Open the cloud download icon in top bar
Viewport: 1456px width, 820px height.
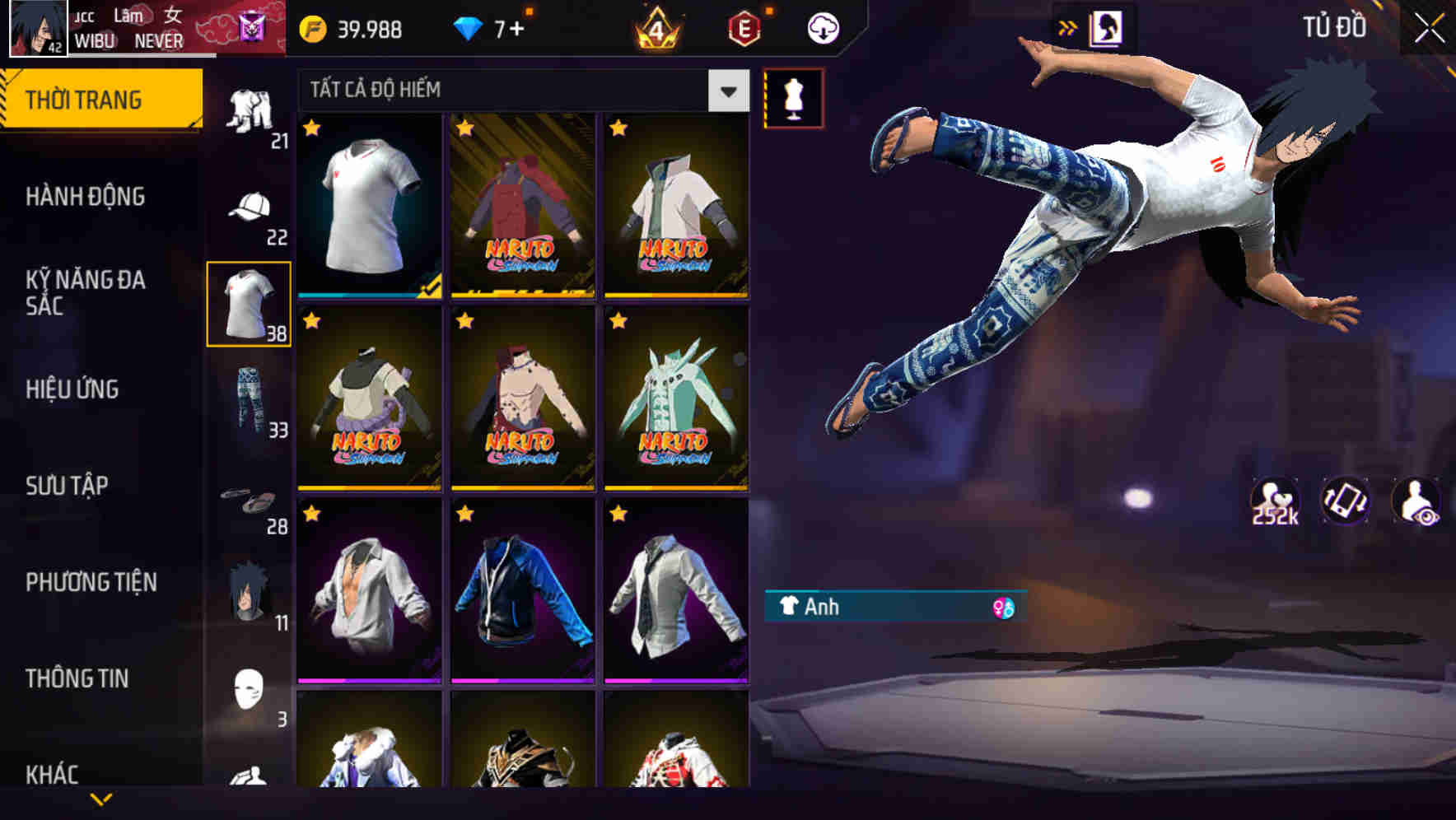point(823,27)
